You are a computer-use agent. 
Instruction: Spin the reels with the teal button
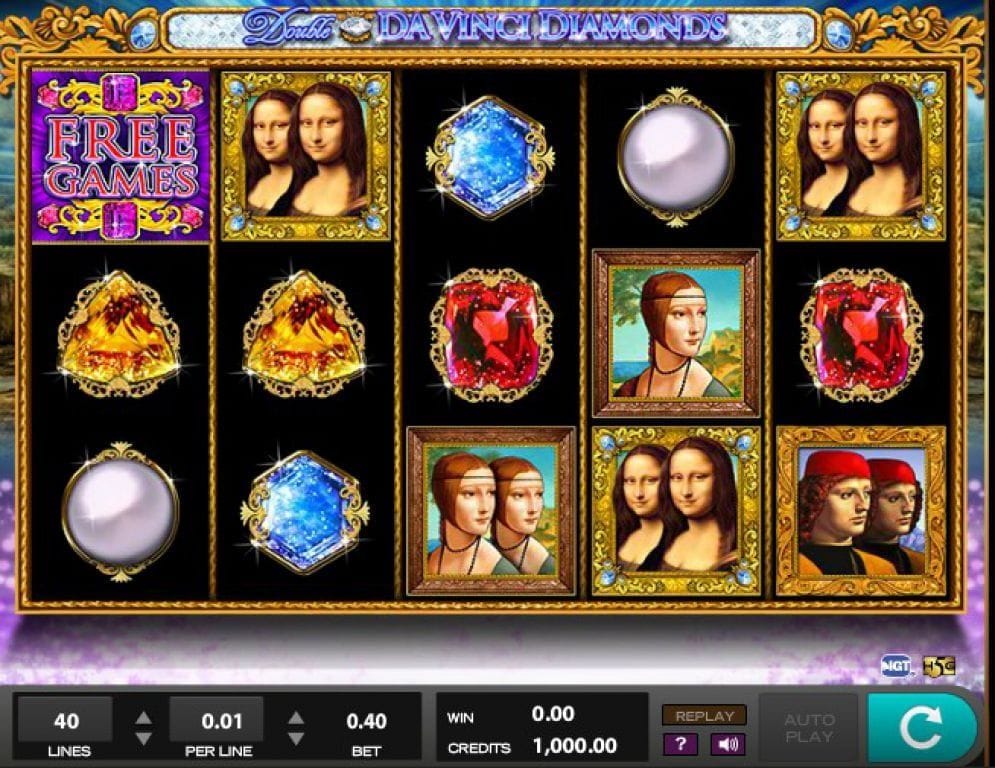pos(921,729)
